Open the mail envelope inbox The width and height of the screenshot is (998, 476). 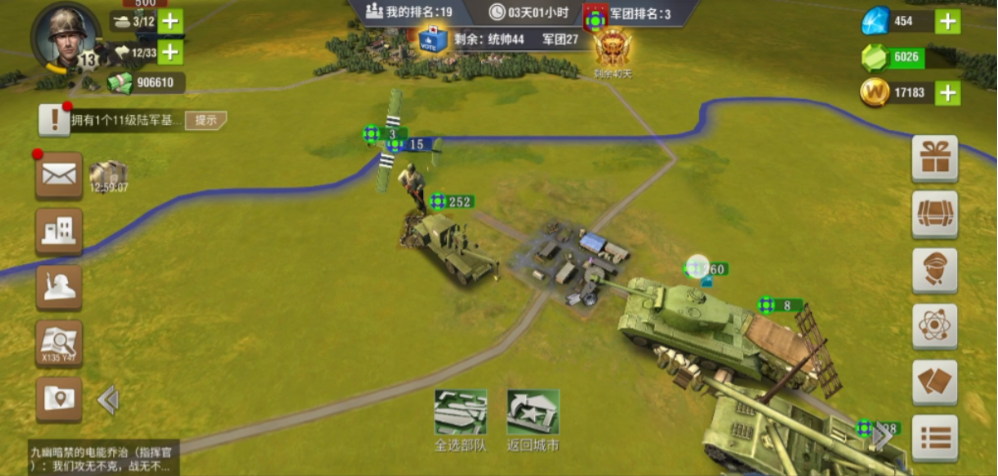(x=59, y=176)
